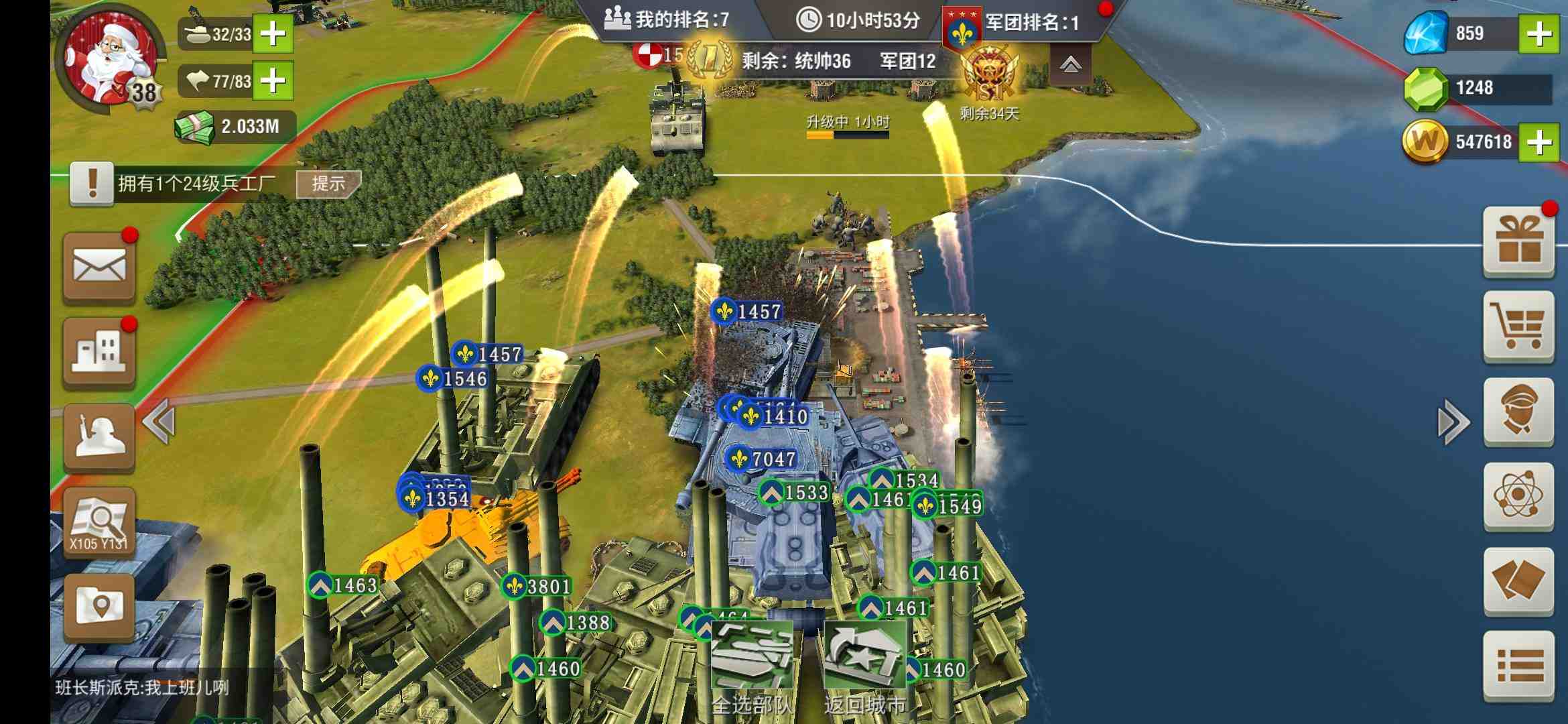This screenshot has width=1568, height=724.
Task: Open the map location bookmarks
Action: pyautogui.click(x=99, y=607)
